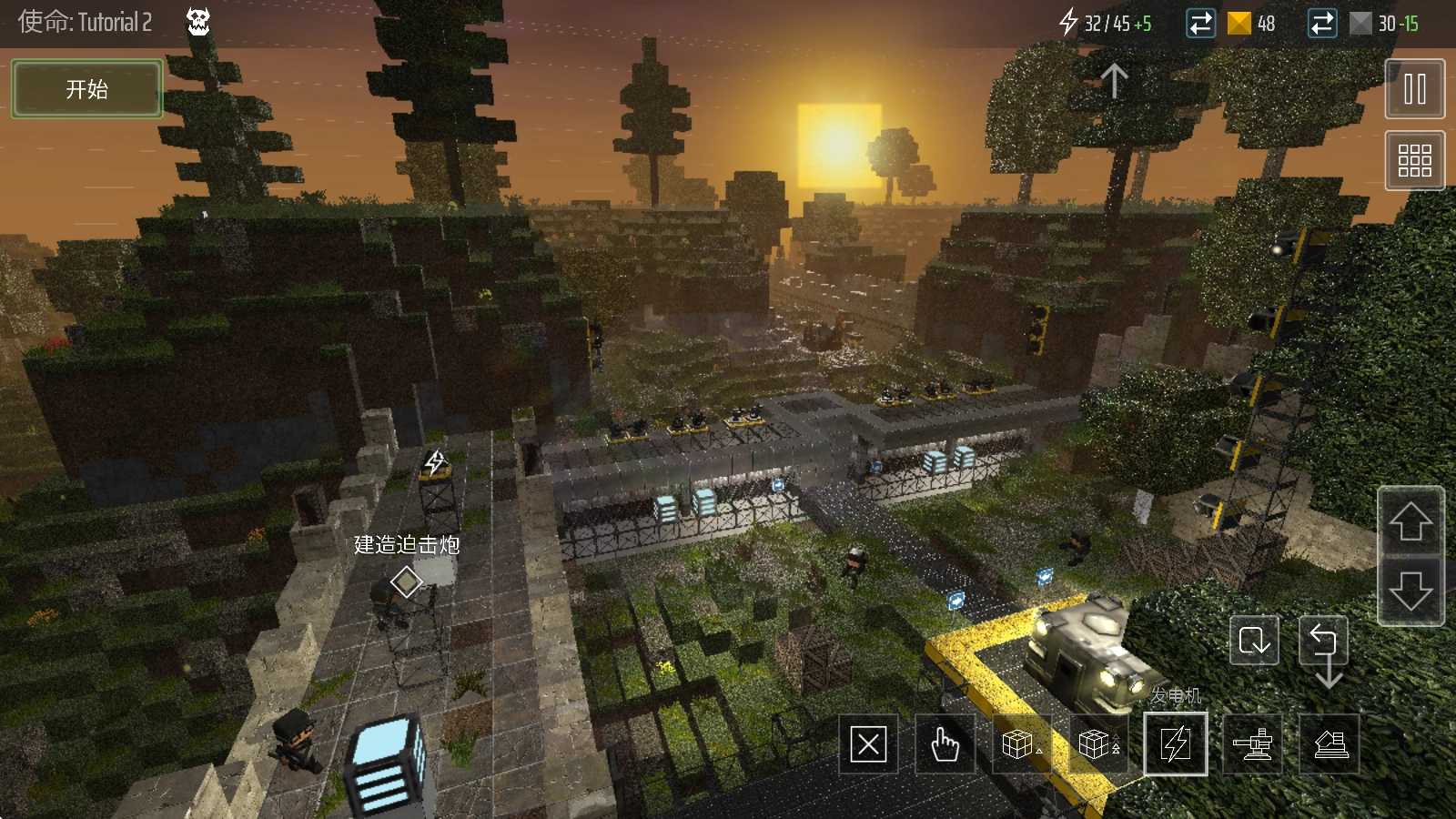1456x819 pixels.
Task: Click the curved back-arrow button
Action: point(1325,648)
